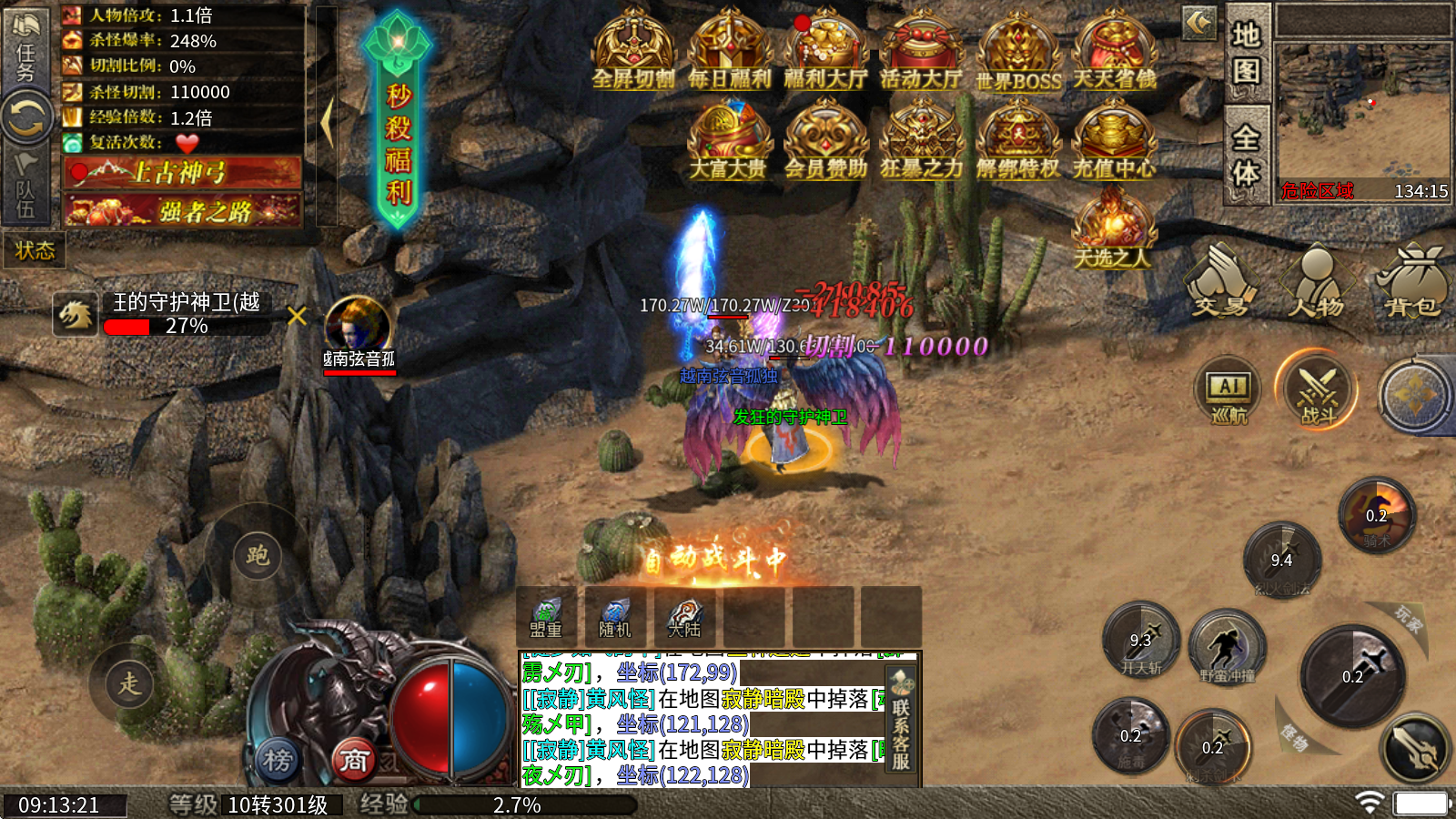
Task: Open 会员赞助 membership icon
Action: (x=825, y=140)
